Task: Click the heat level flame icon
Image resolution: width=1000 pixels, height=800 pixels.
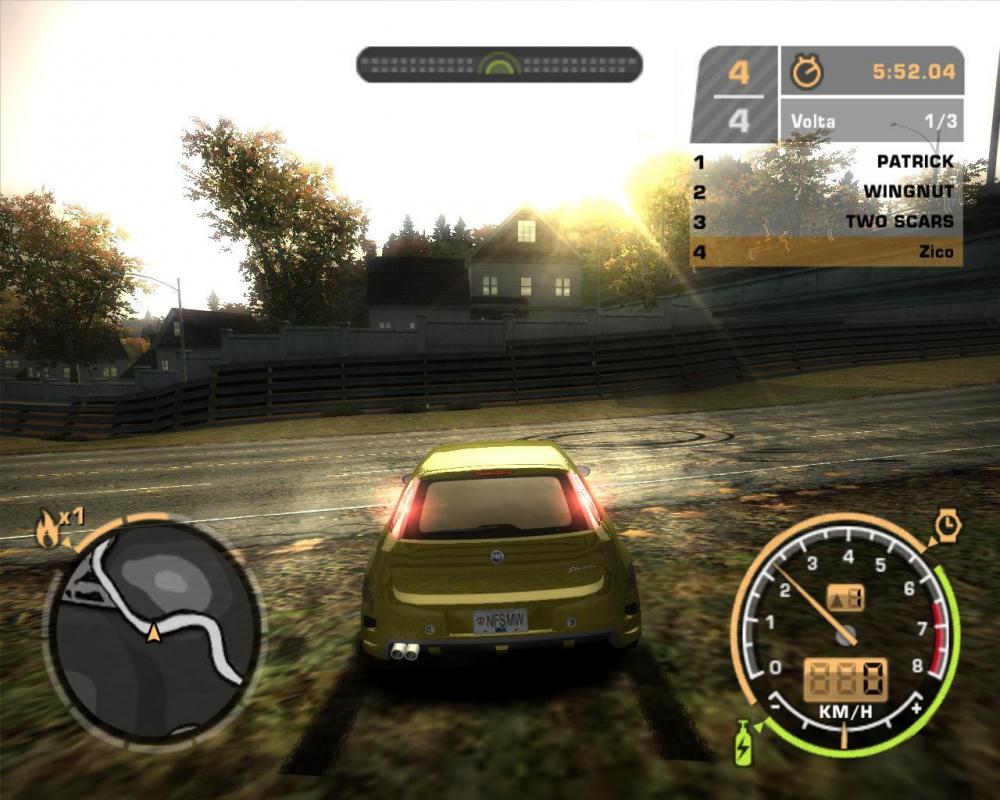Action: click(x=47, y=529)
